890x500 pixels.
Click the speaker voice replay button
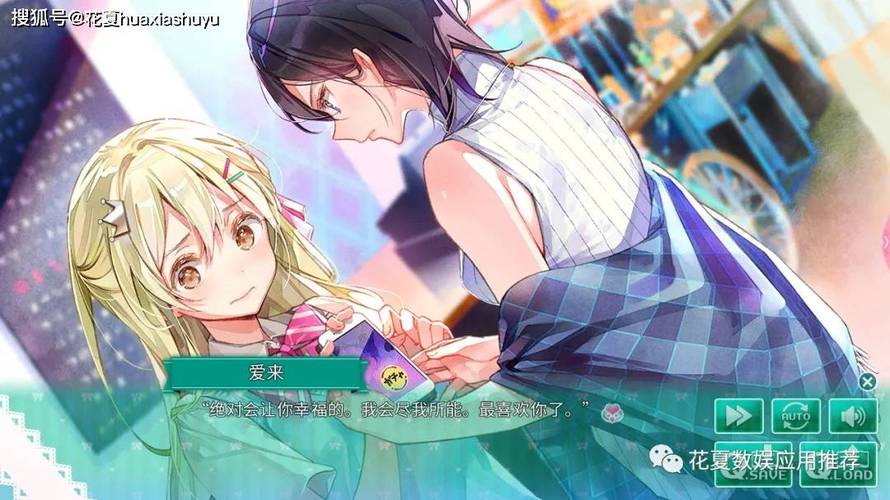852,415
